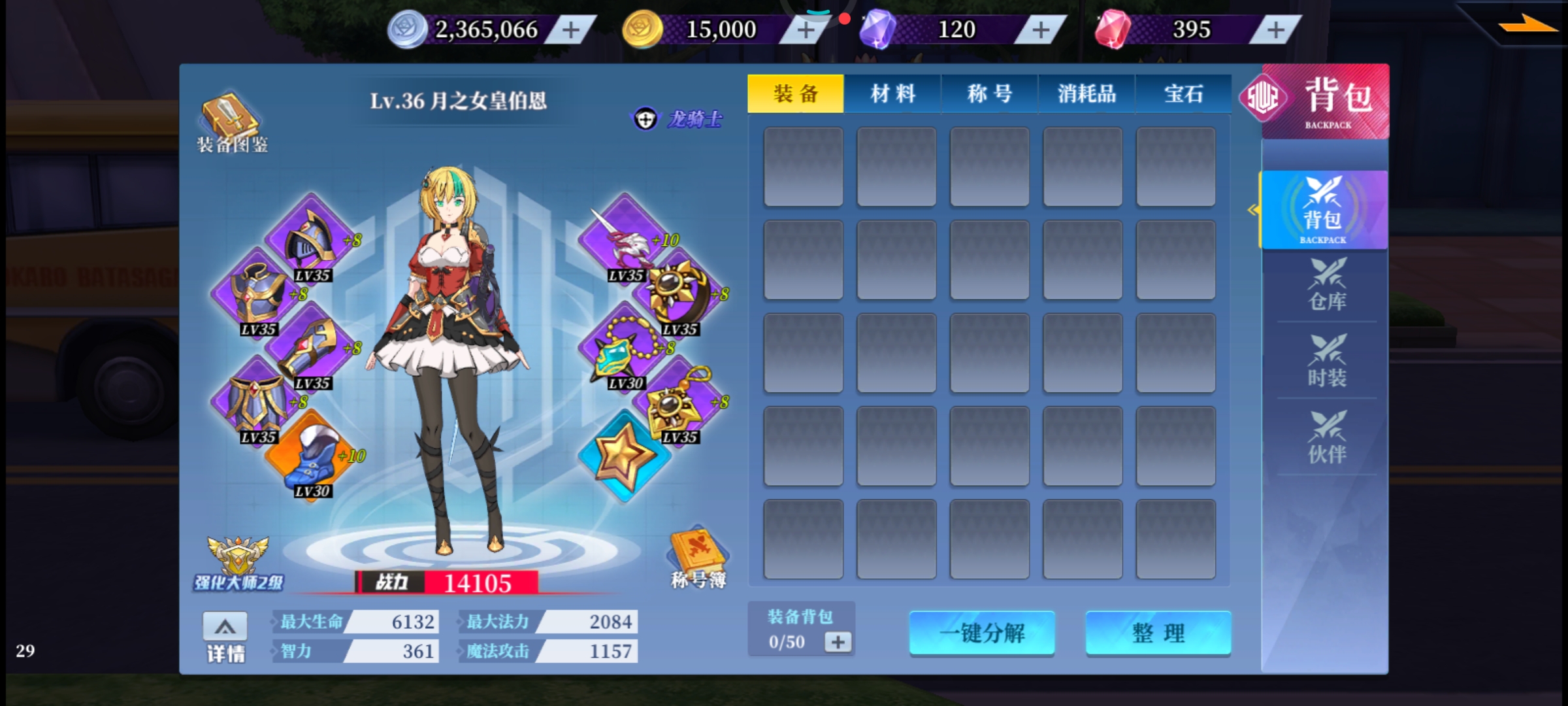Select the gold star badge slot
Screen dimensions: 1568x706
[x=624, y=456]
